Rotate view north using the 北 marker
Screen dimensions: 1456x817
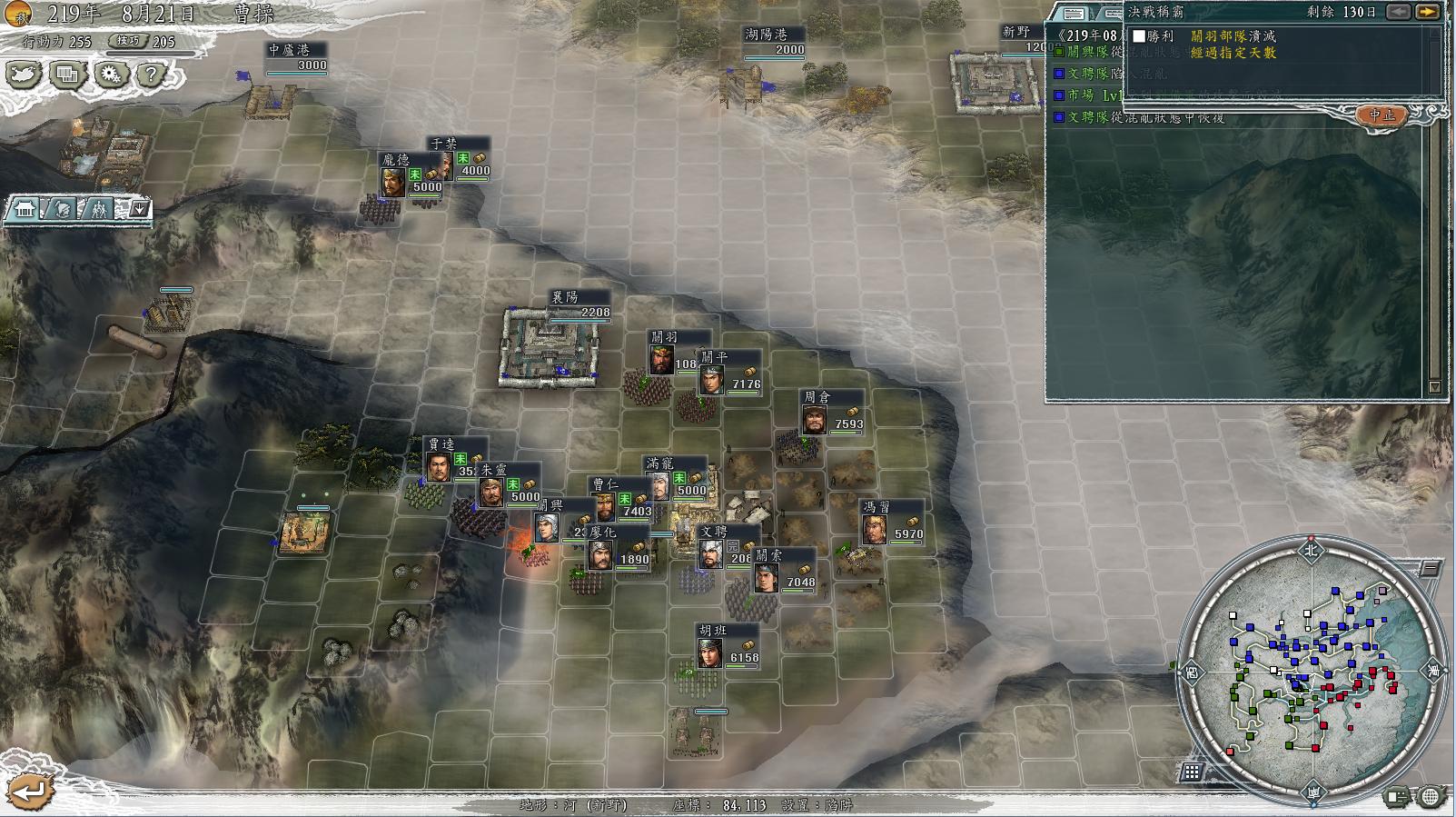1311,549
